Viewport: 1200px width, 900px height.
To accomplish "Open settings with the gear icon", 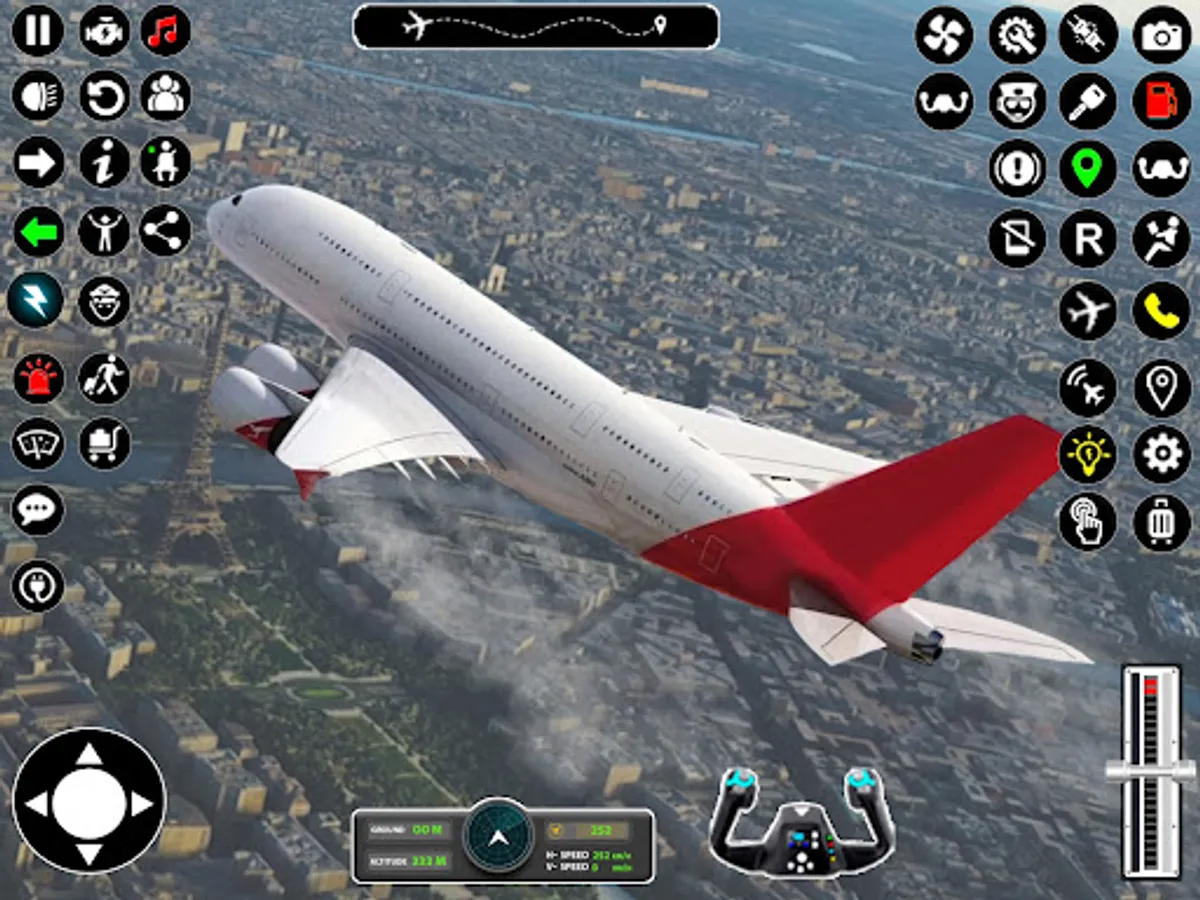I will (x=1162, y=455).
